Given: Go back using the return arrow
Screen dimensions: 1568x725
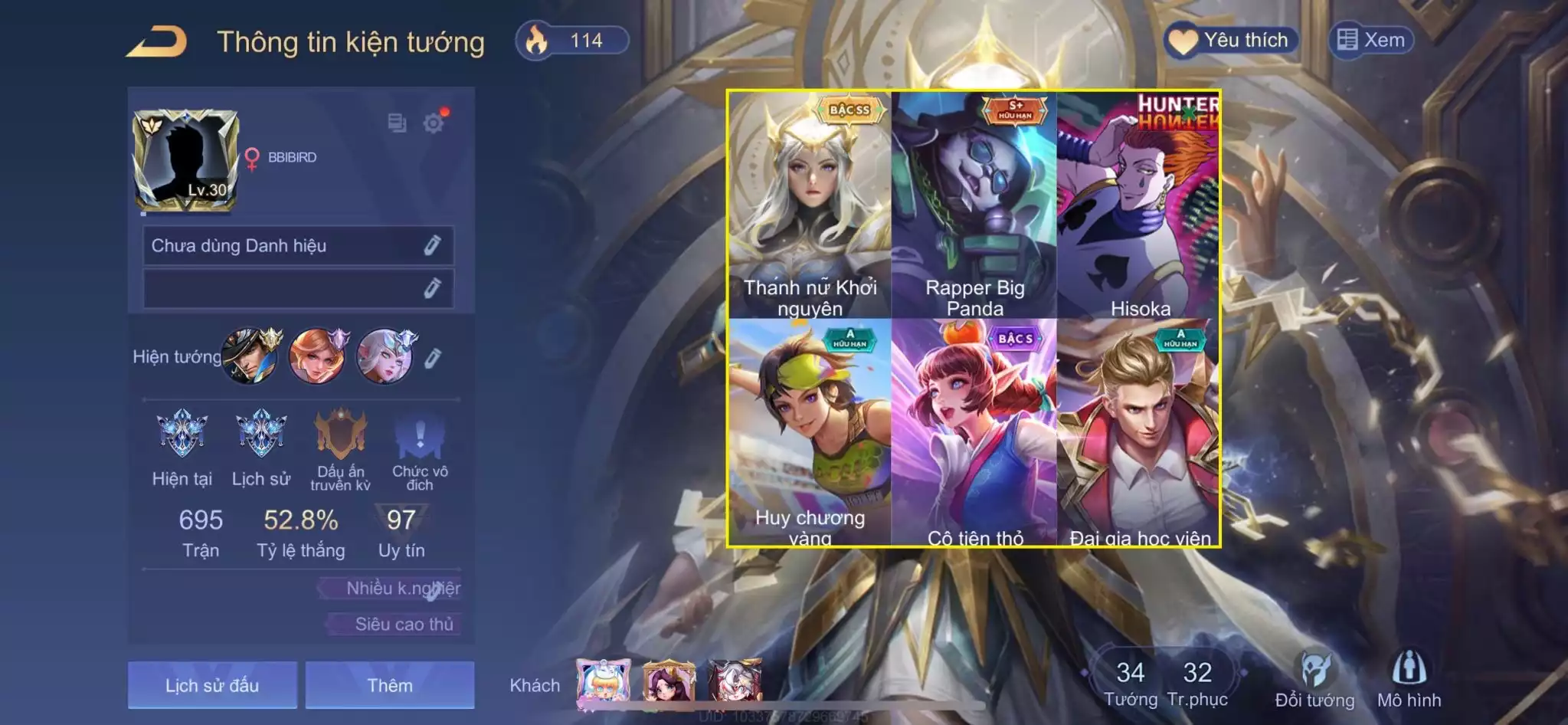Looking at the screenshot, I should click(158, 41).
